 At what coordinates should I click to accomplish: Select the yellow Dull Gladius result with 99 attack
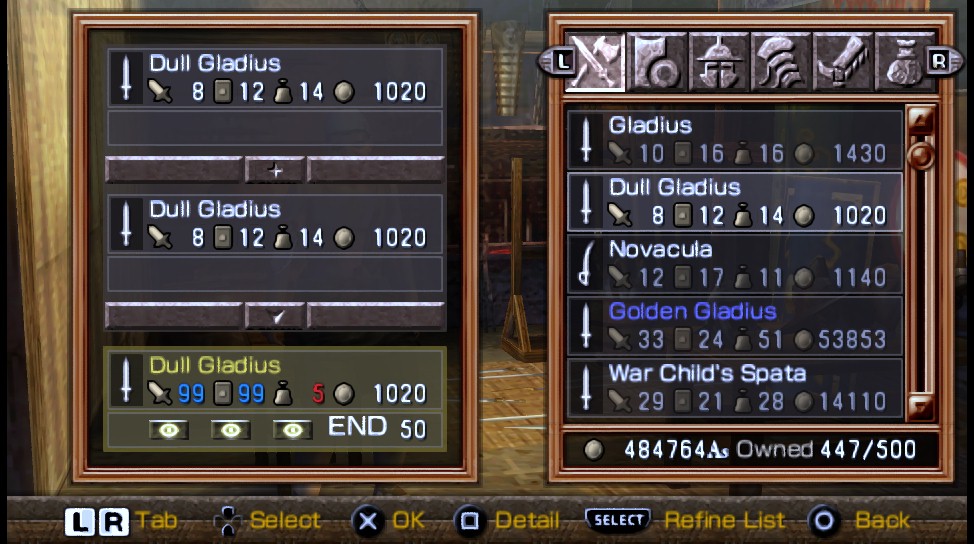275,380
